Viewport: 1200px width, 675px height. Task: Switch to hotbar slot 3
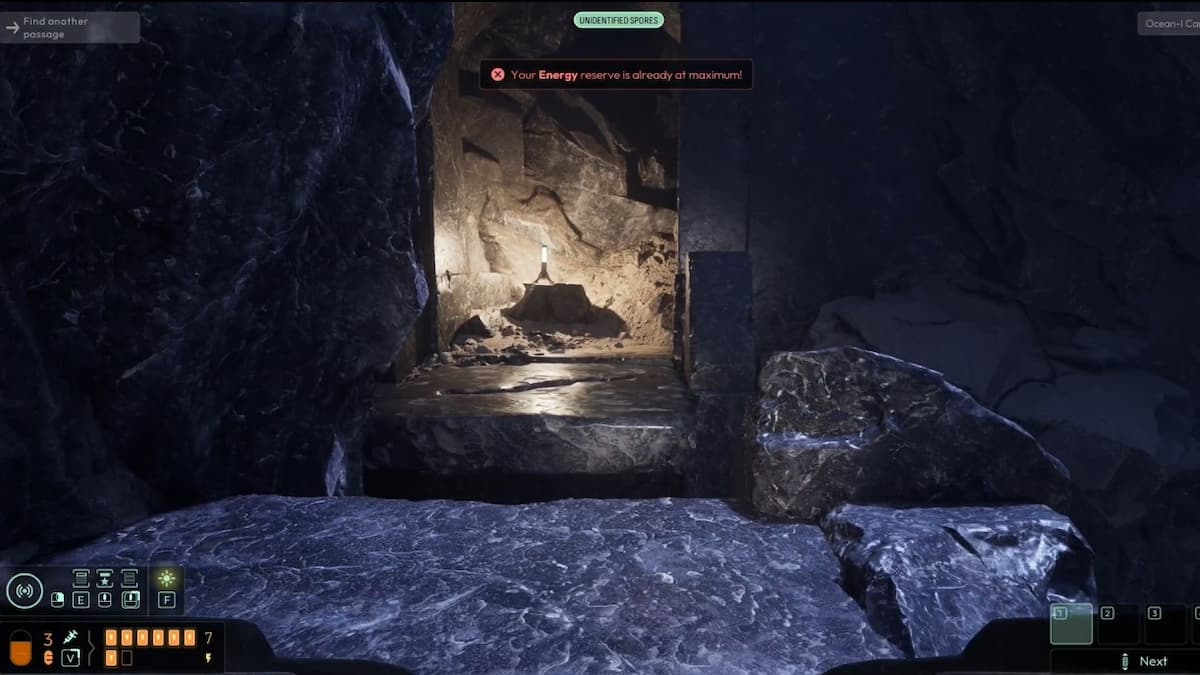click(x=1164, y=623)
